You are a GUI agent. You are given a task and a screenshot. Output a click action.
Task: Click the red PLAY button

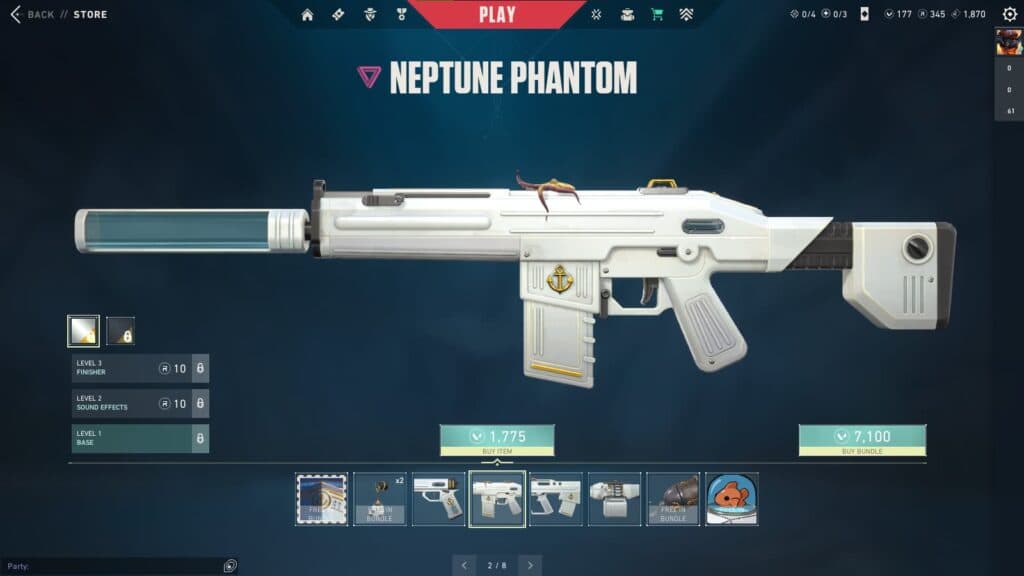click(x=497, y=14)
